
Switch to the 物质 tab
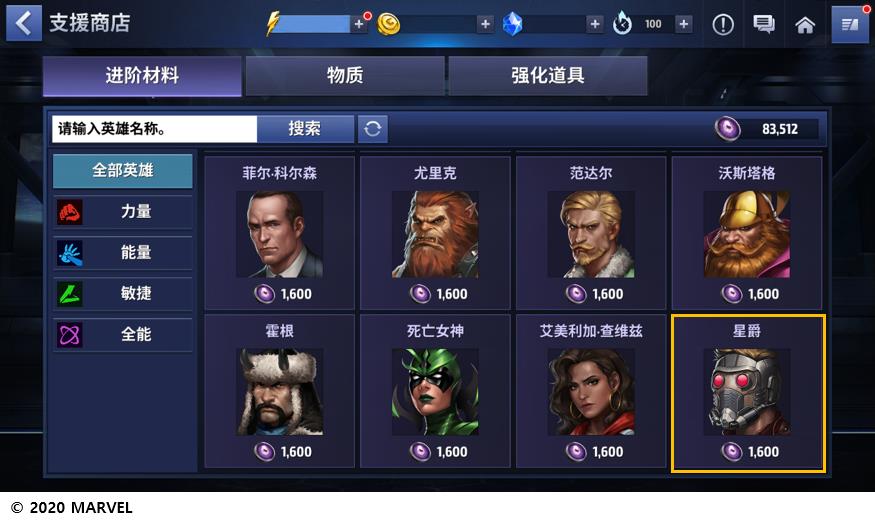click(x=345, y=76)
